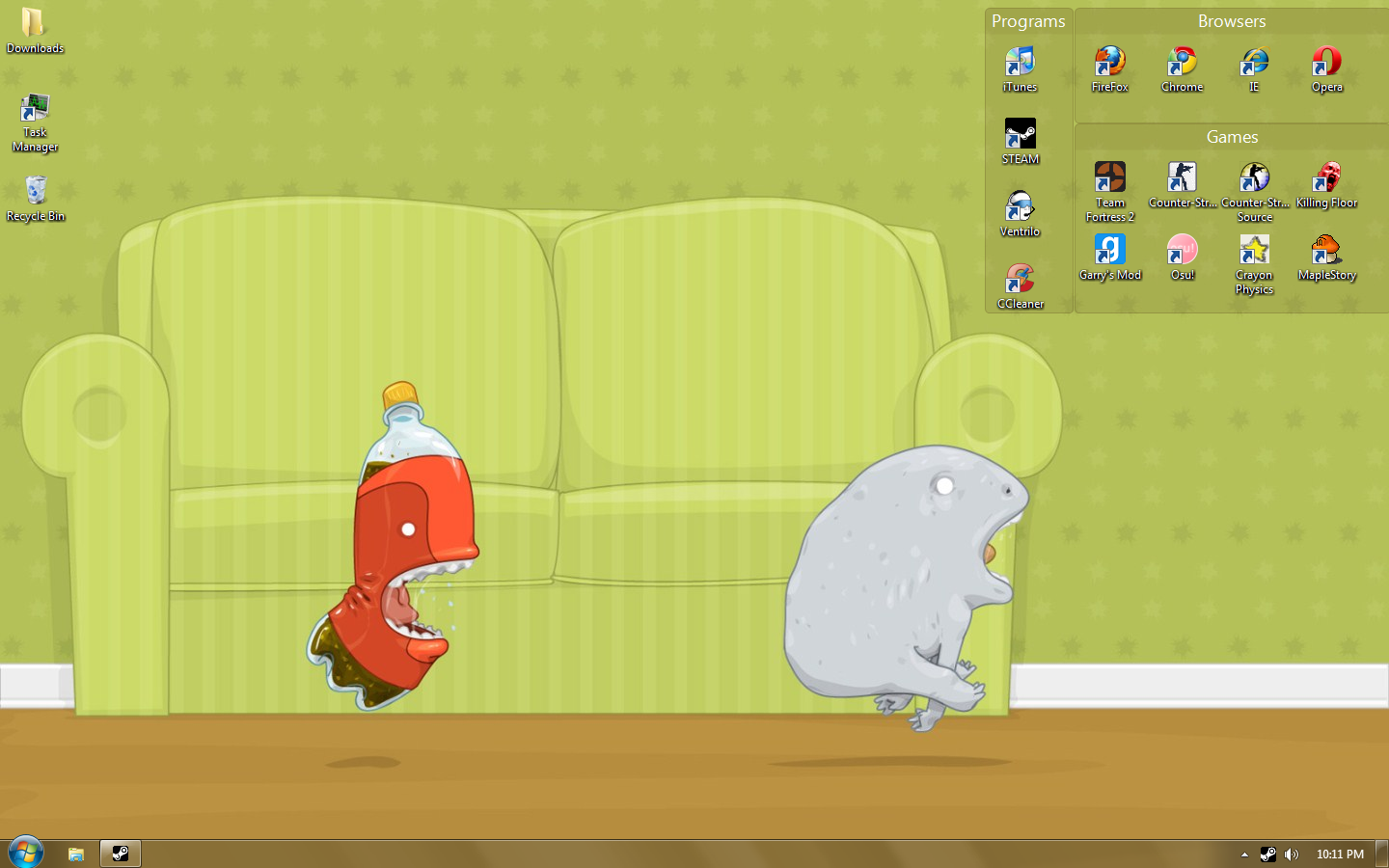The image size is (1389, 868).
Task: Start the Opera browser
Action: click(1326, 62)
